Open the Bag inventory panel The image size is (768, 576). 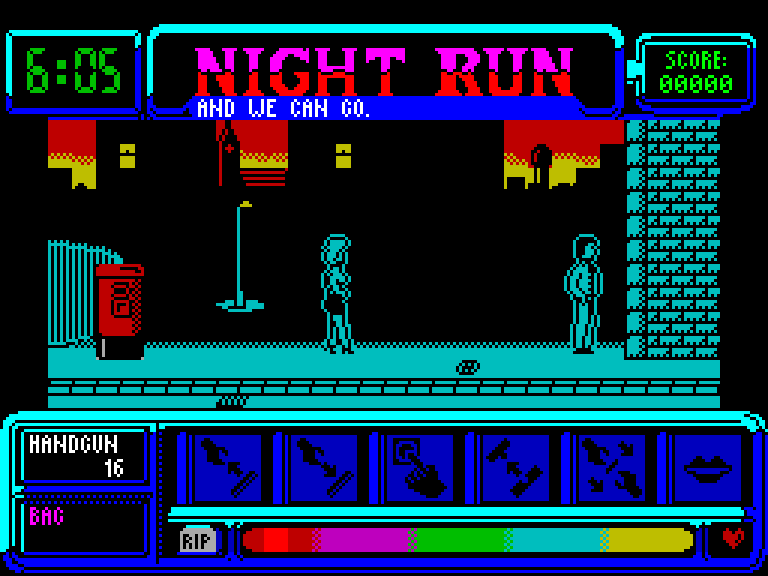click(84, 527)
